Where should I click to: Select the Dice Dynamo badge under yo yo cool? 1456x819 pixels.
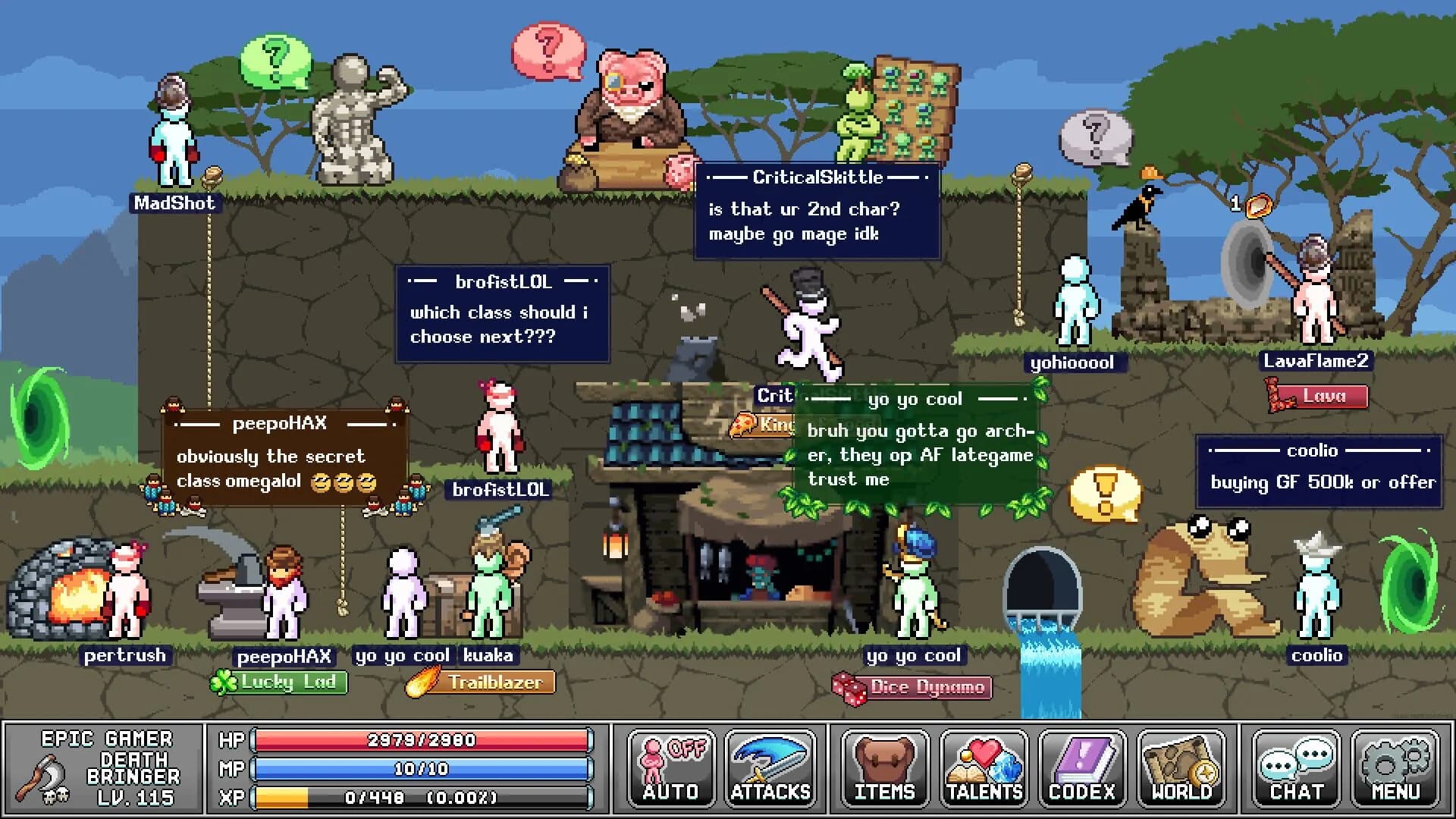(915, 687)
